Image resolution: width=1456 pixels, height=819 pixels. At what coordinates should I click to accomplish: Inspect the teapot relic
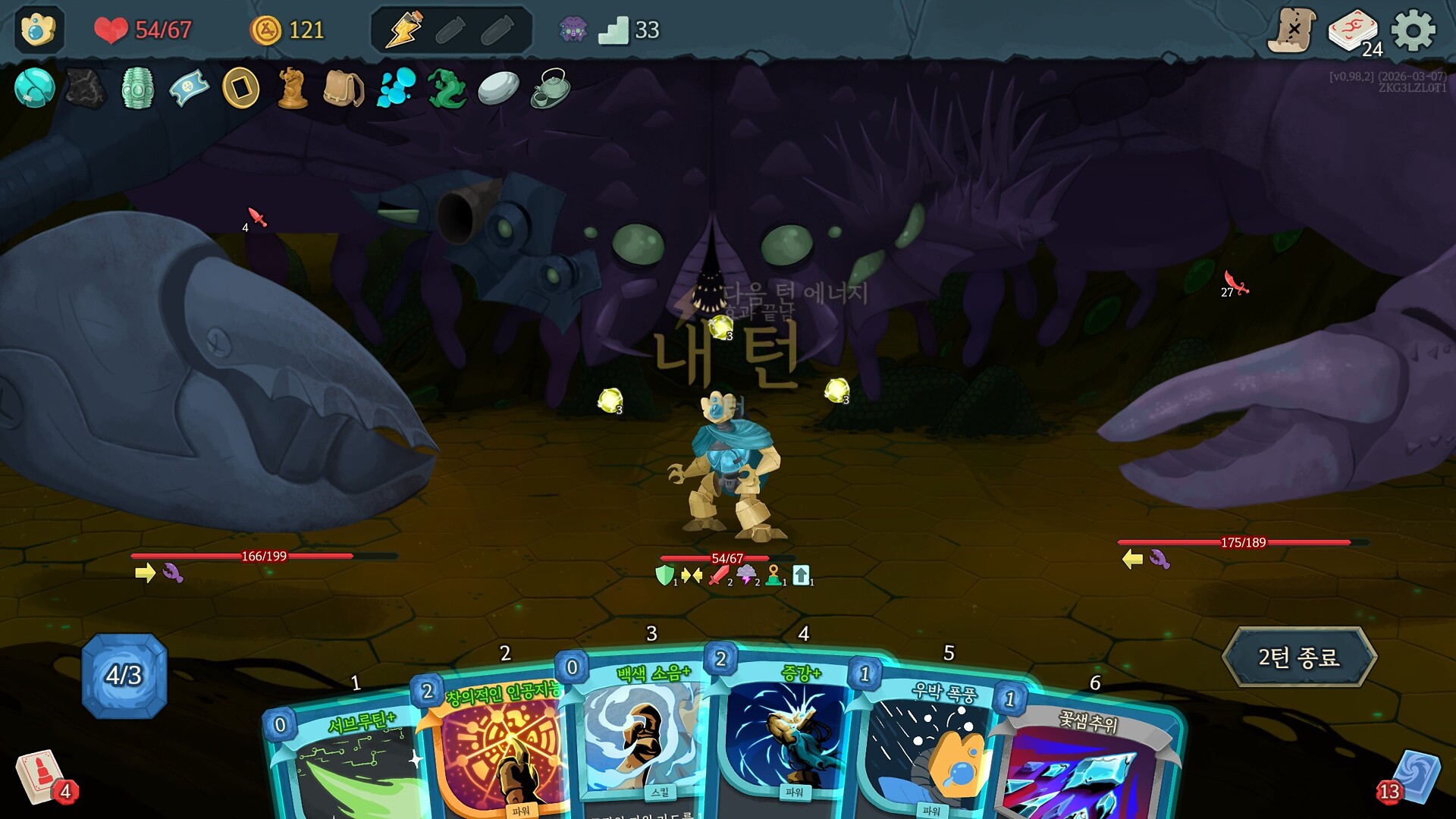coord(550,89)
